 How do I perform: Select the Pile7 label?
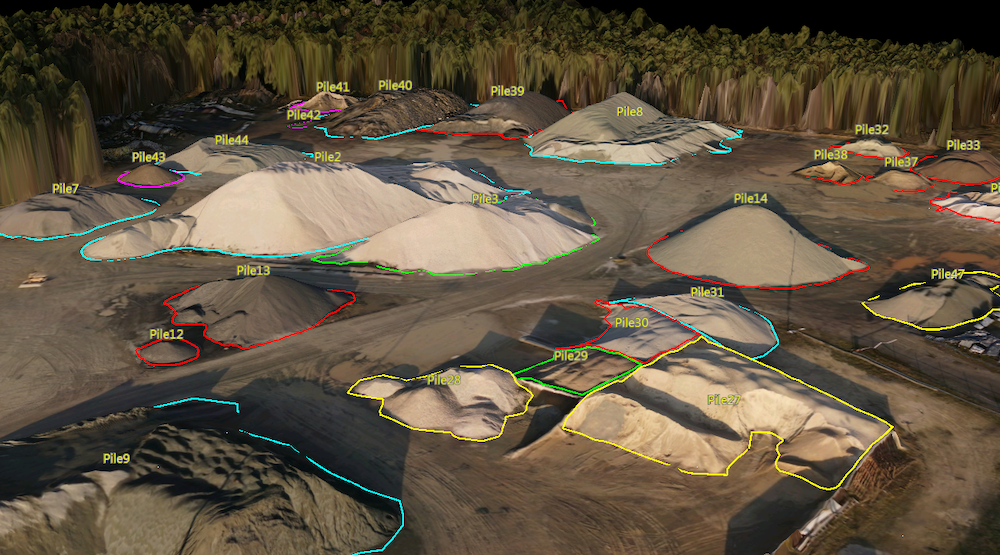(65, 189)
